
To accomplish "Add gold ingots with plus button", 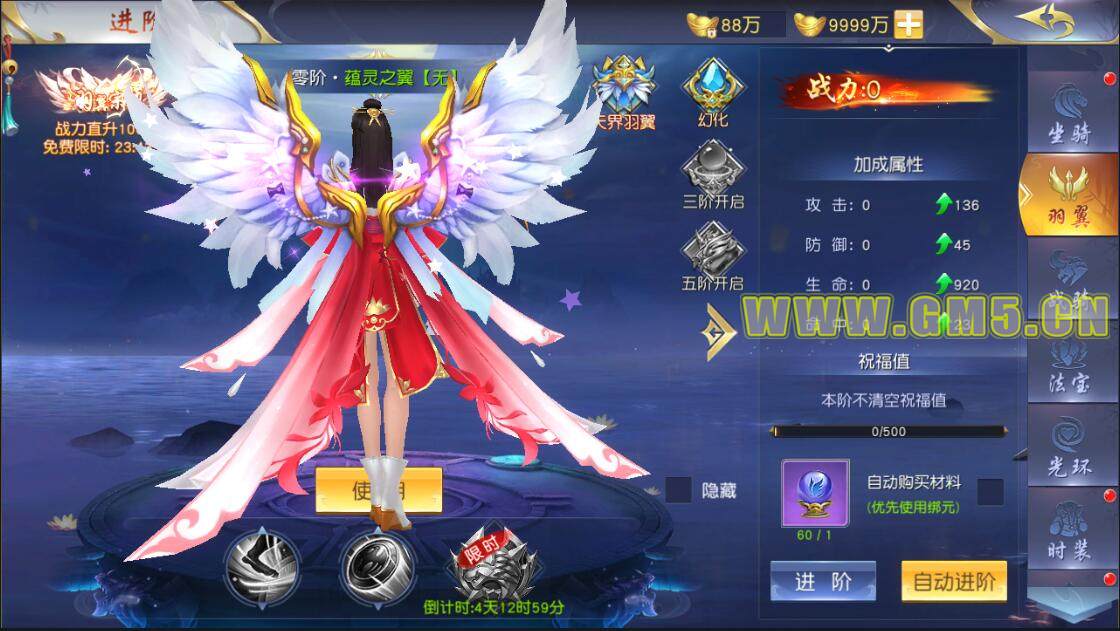I will (908, 25).
